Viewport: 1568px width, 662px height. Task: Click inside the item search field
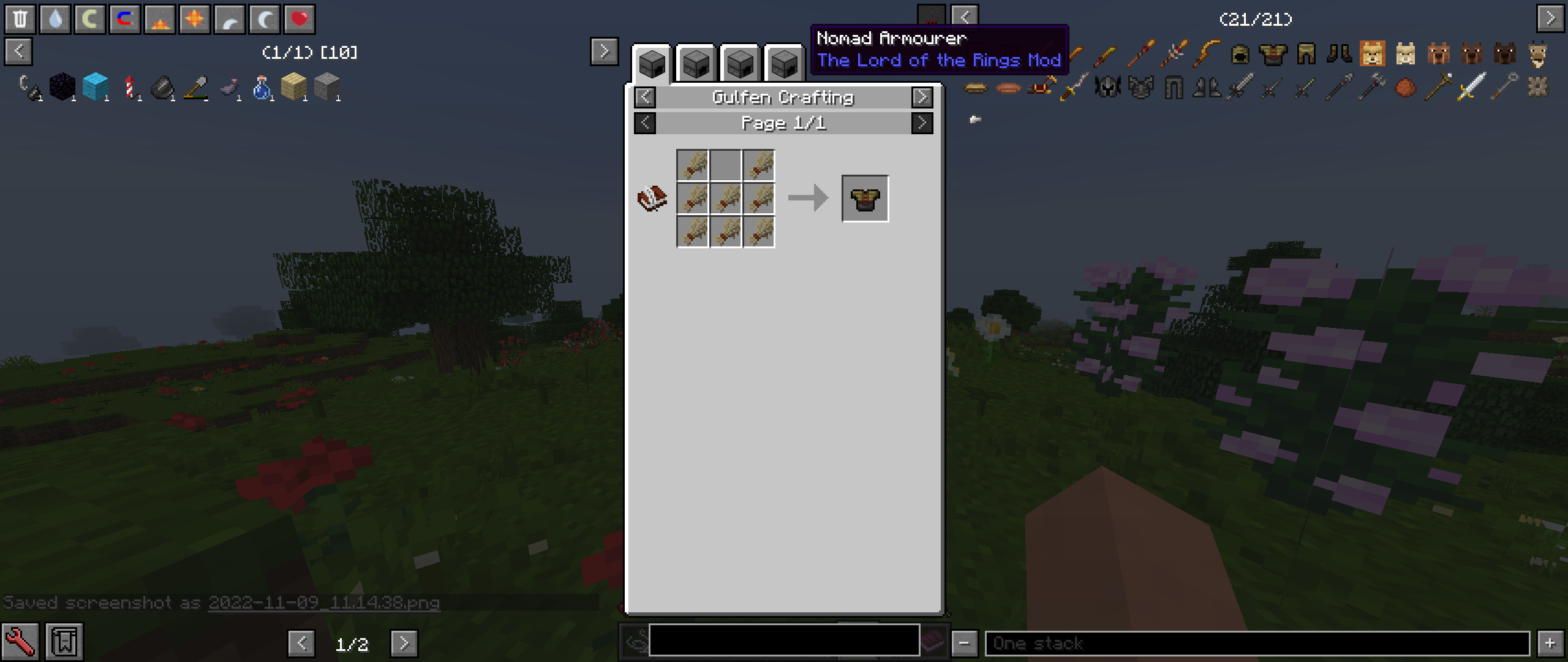coord(784,643)
